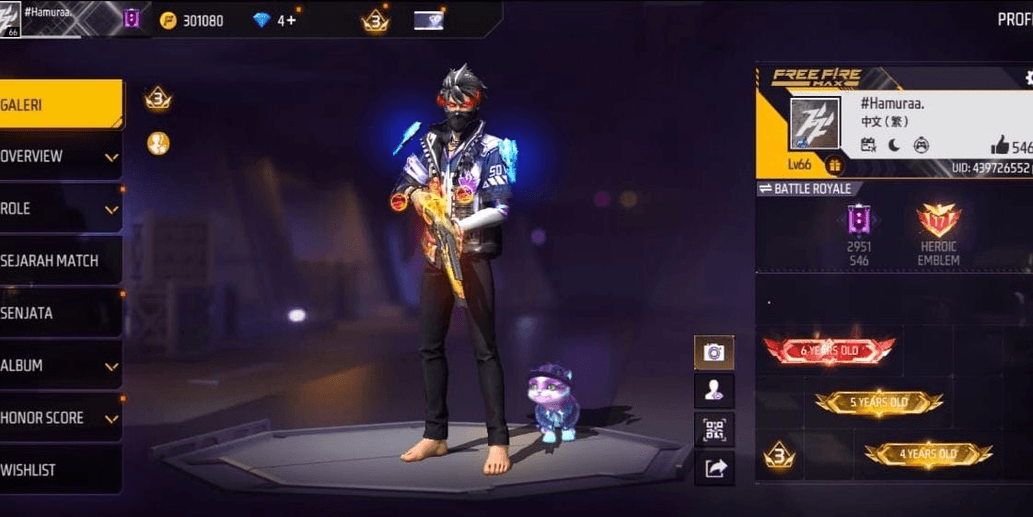Click the character view silhouette button
Image resolution: width=1033 pixels, height=517 pixels.
pyautogui.click(x=714, y=391)
